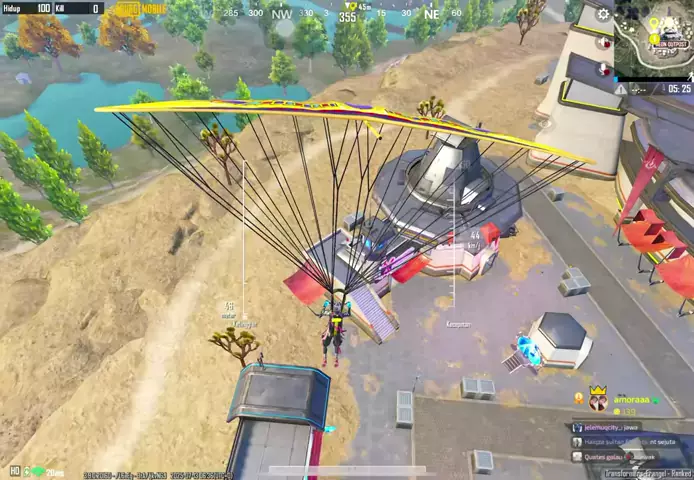Toggle the speaker voice chat icon
Viewport: 694px width, 480px height.
(603, 43)
